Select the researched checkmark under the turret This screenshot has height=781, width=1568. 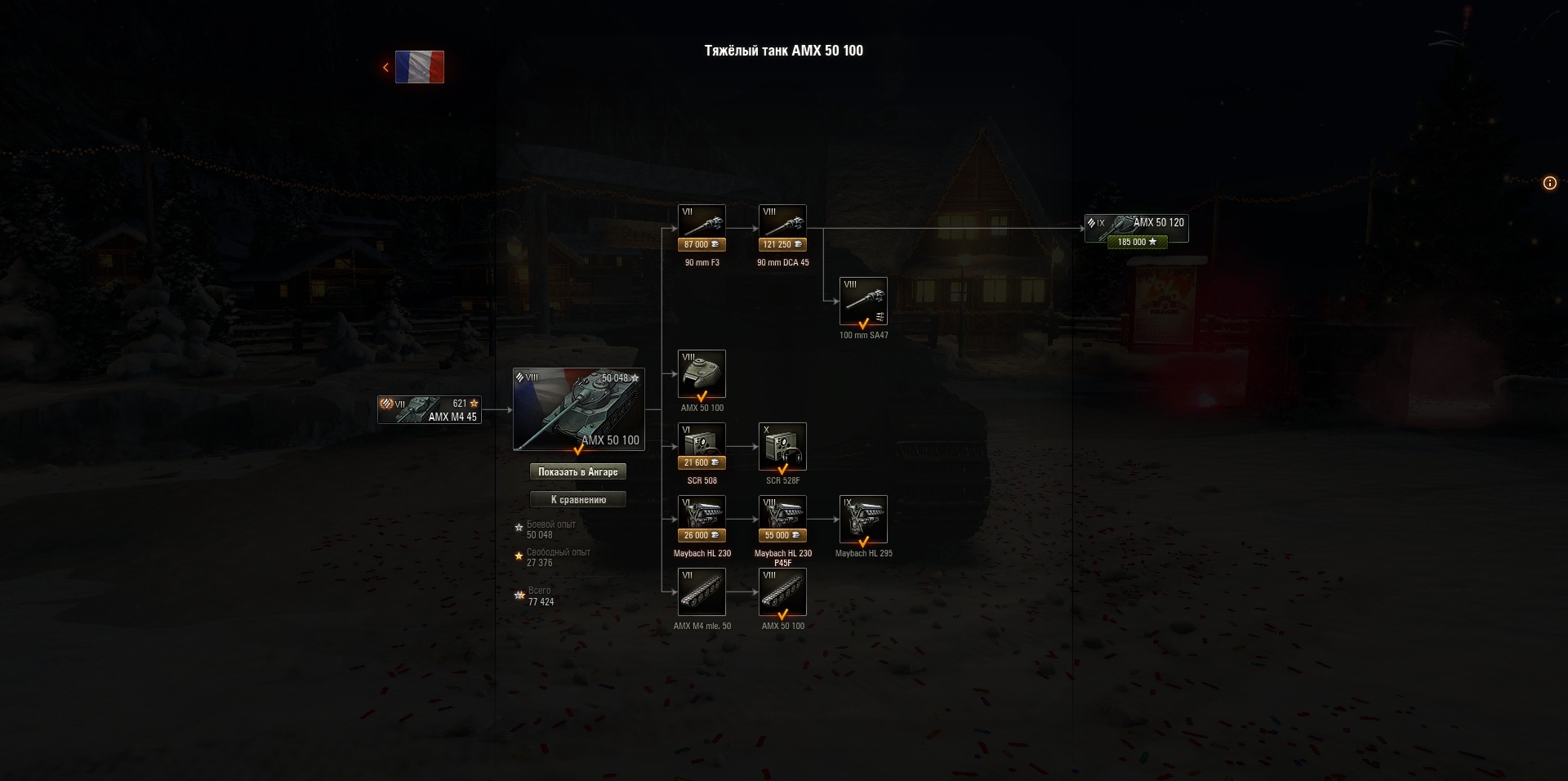[702, 395]
